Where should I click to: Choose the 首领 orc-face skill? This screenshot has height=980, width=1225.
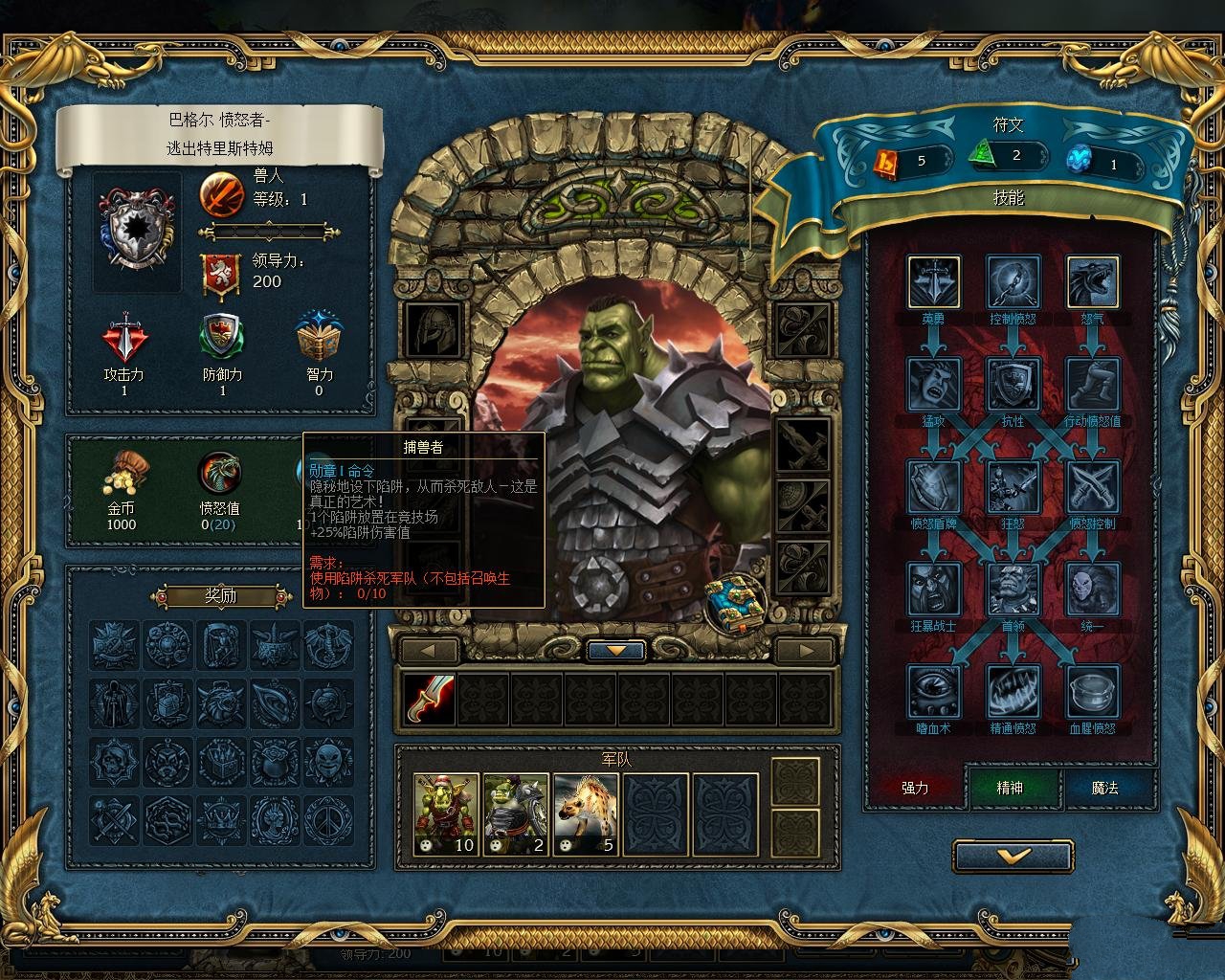pos(1013,589)
